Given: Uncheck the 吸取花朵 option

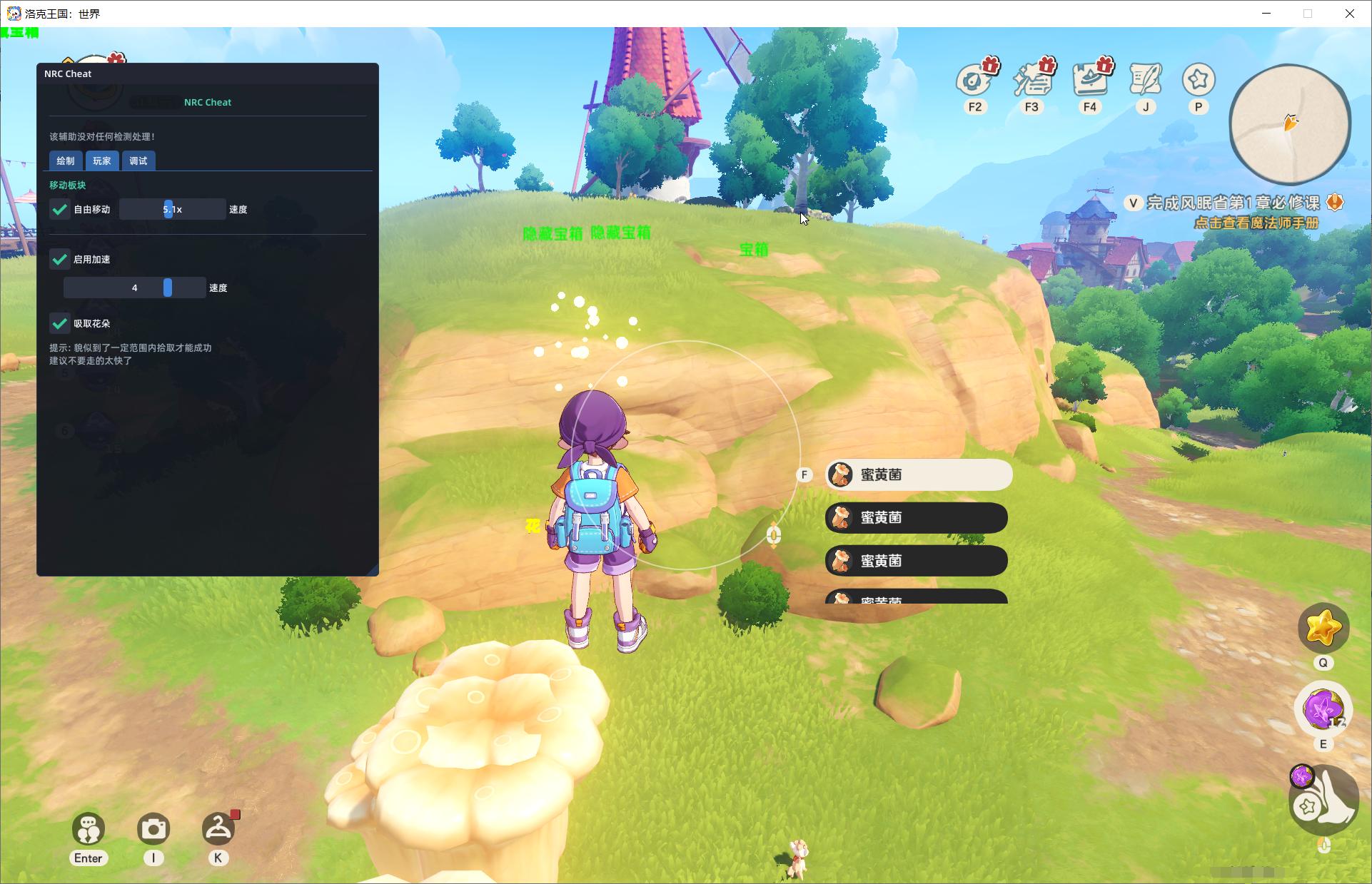Looking at the screenshot, I should (60, 323).
